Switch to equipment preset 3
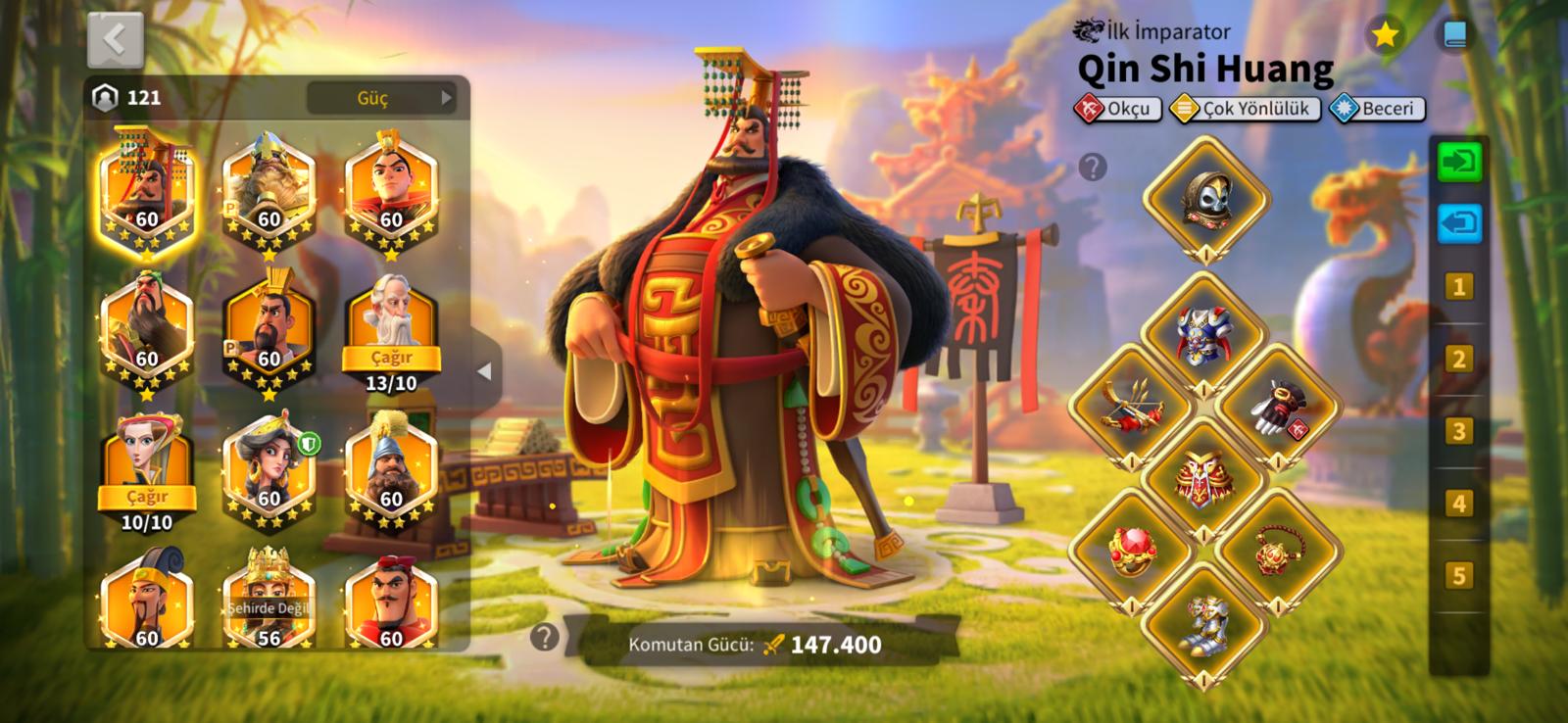The image size is (1568, 723). [1458, 432]
